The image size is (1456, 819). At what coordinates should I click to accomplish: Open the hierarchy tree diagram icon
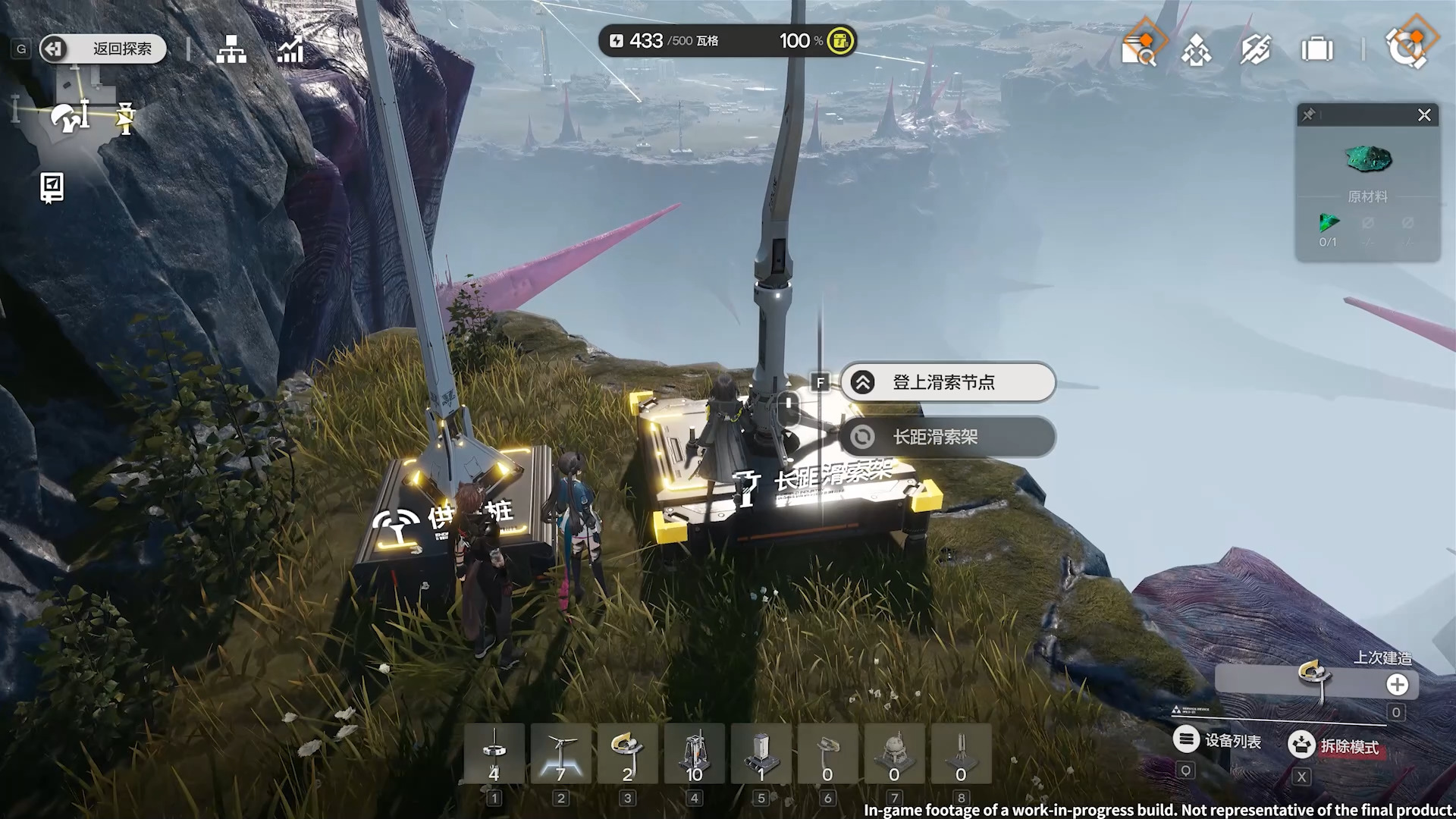coord(231,50)
